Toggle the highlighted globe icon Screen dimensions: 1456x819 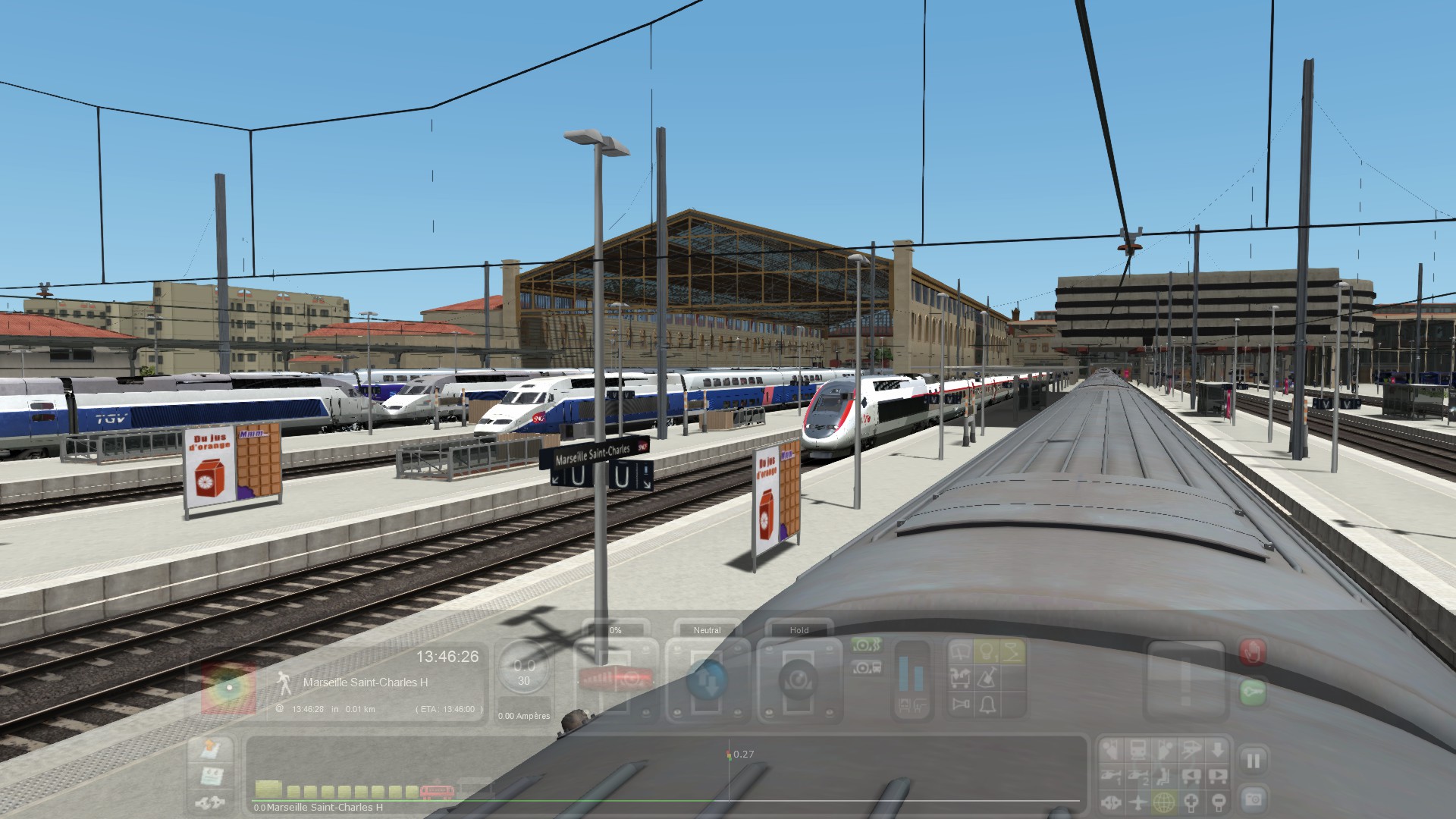tap(1164, 802)
